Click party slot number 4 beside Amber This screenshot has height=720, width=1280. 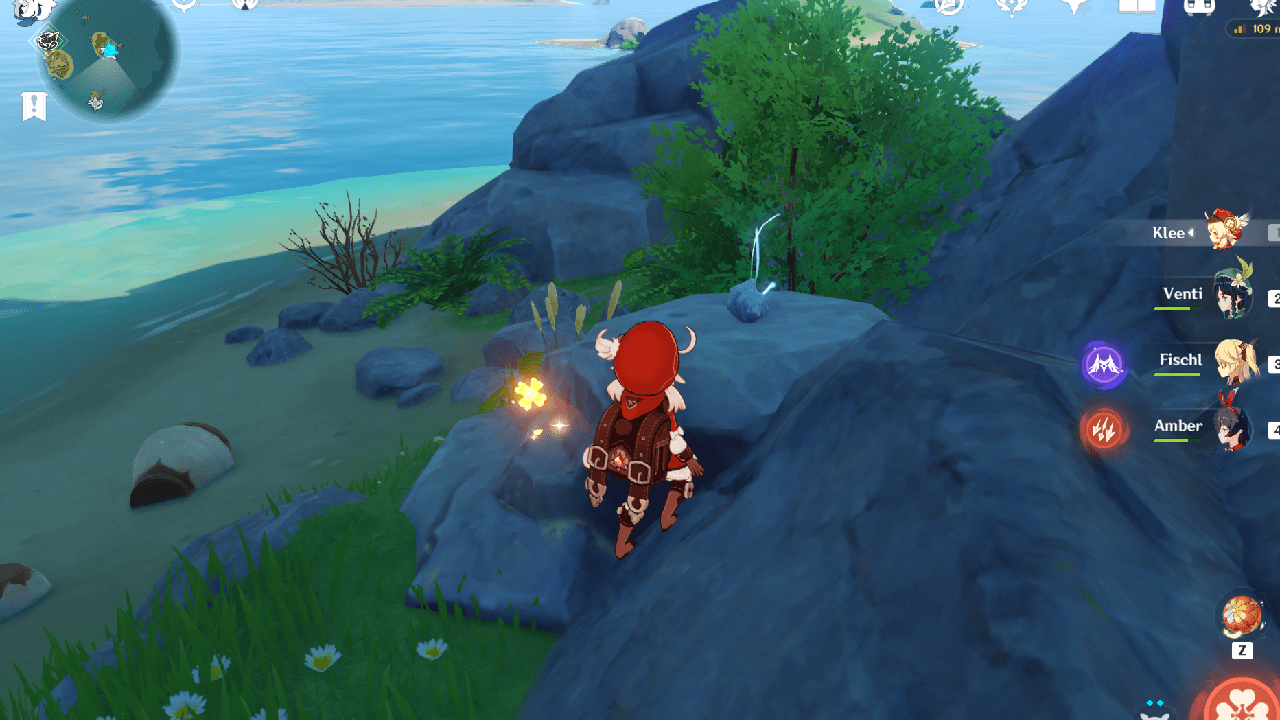[1276, 430]
